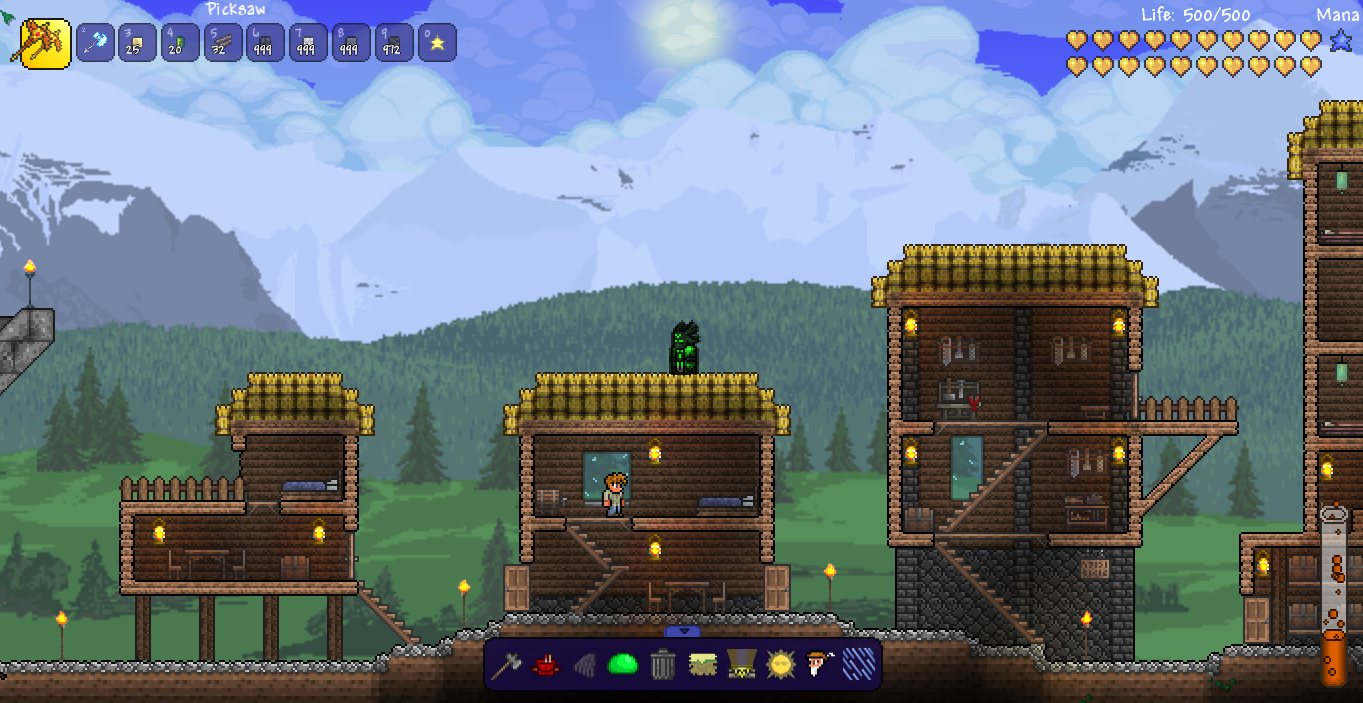Open the axe tool in the bottom toolbar
This screenshot has width=1363, height=703.
[x=507, y=664]
